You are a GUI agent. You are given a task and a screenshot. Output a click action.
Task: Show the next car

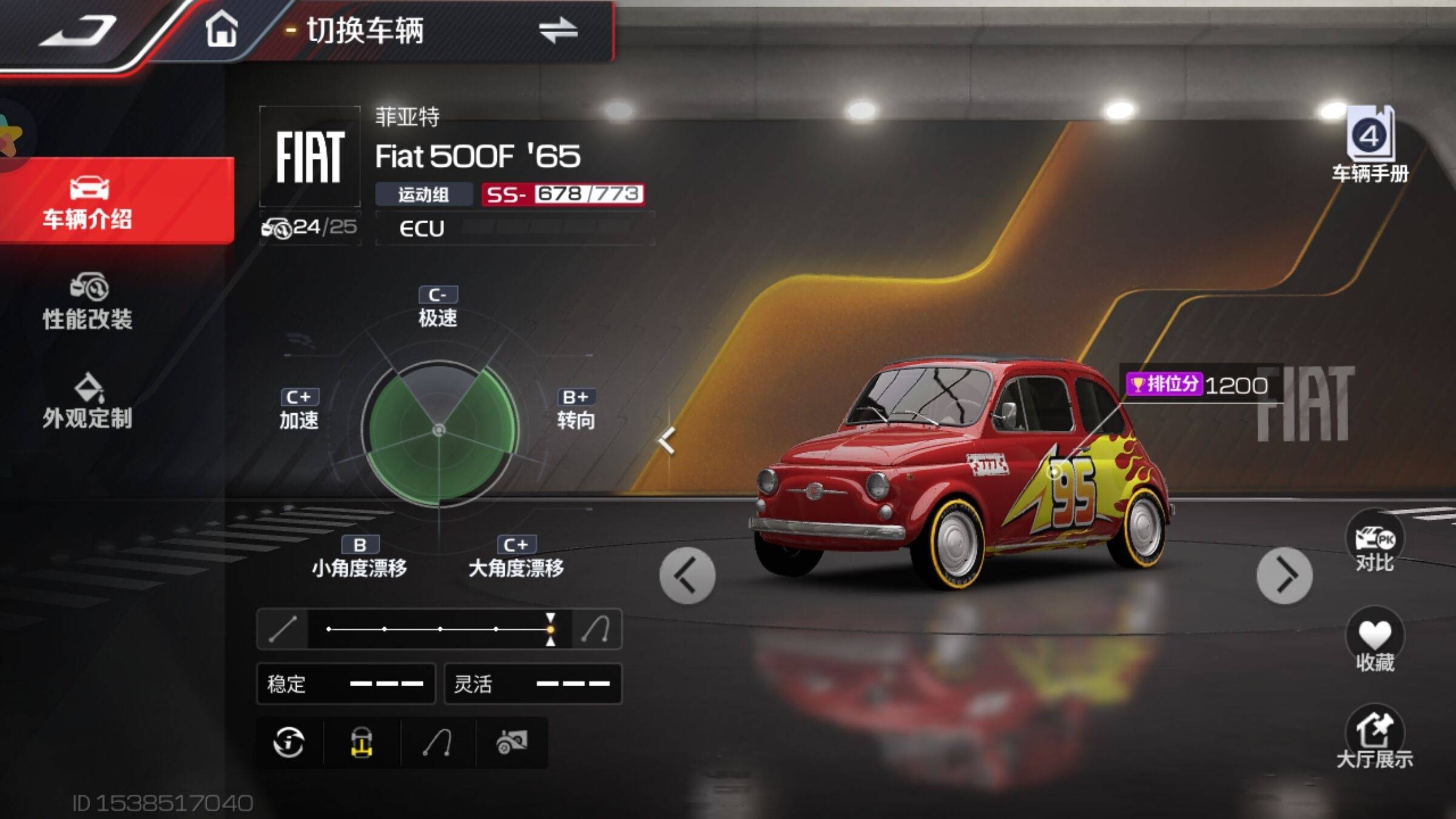tap(1284, 575)
